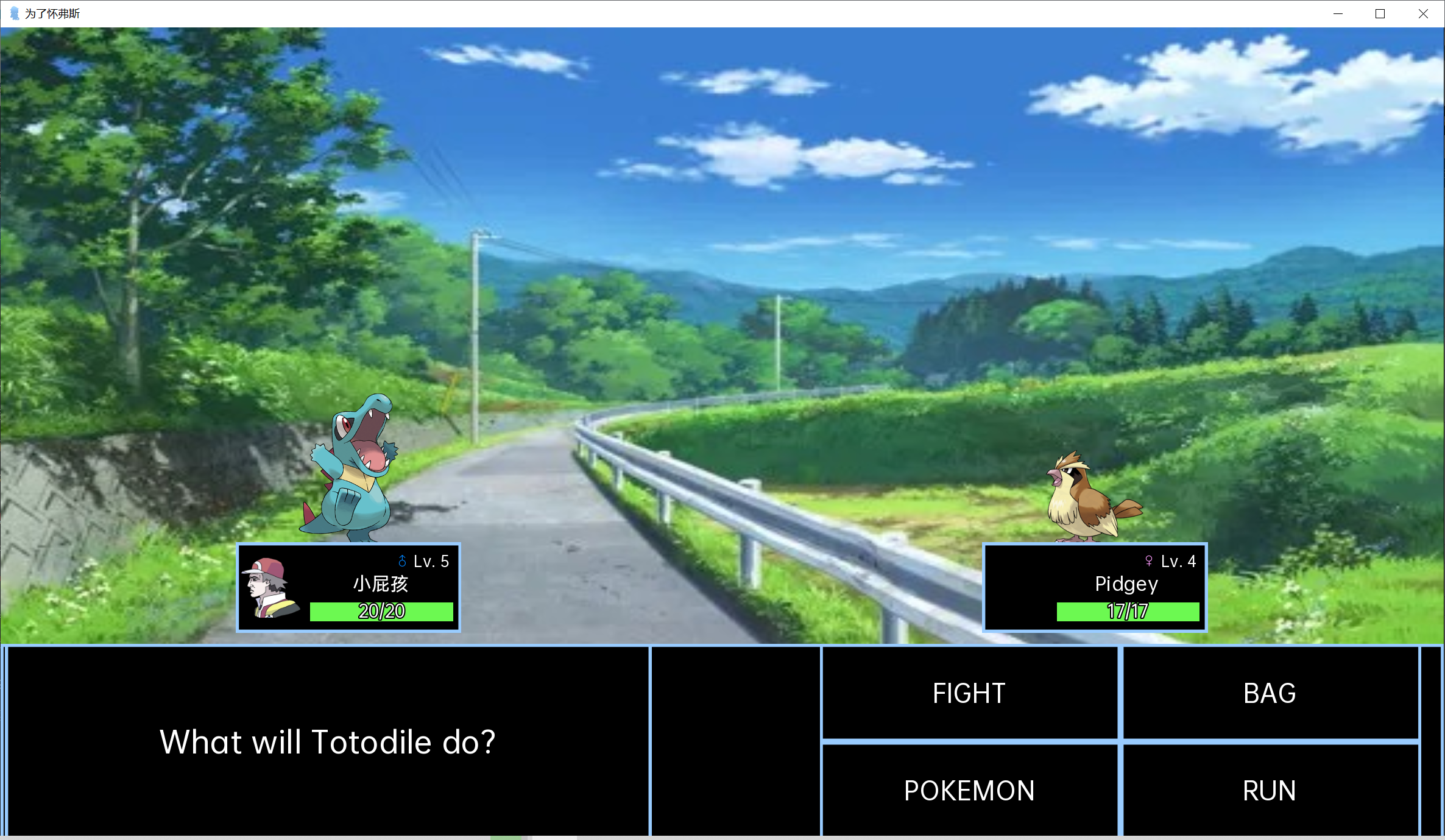Click RUN to flee the battle
The height and width of the screenshot is (840, 1445).
[x=1270, y=790]
